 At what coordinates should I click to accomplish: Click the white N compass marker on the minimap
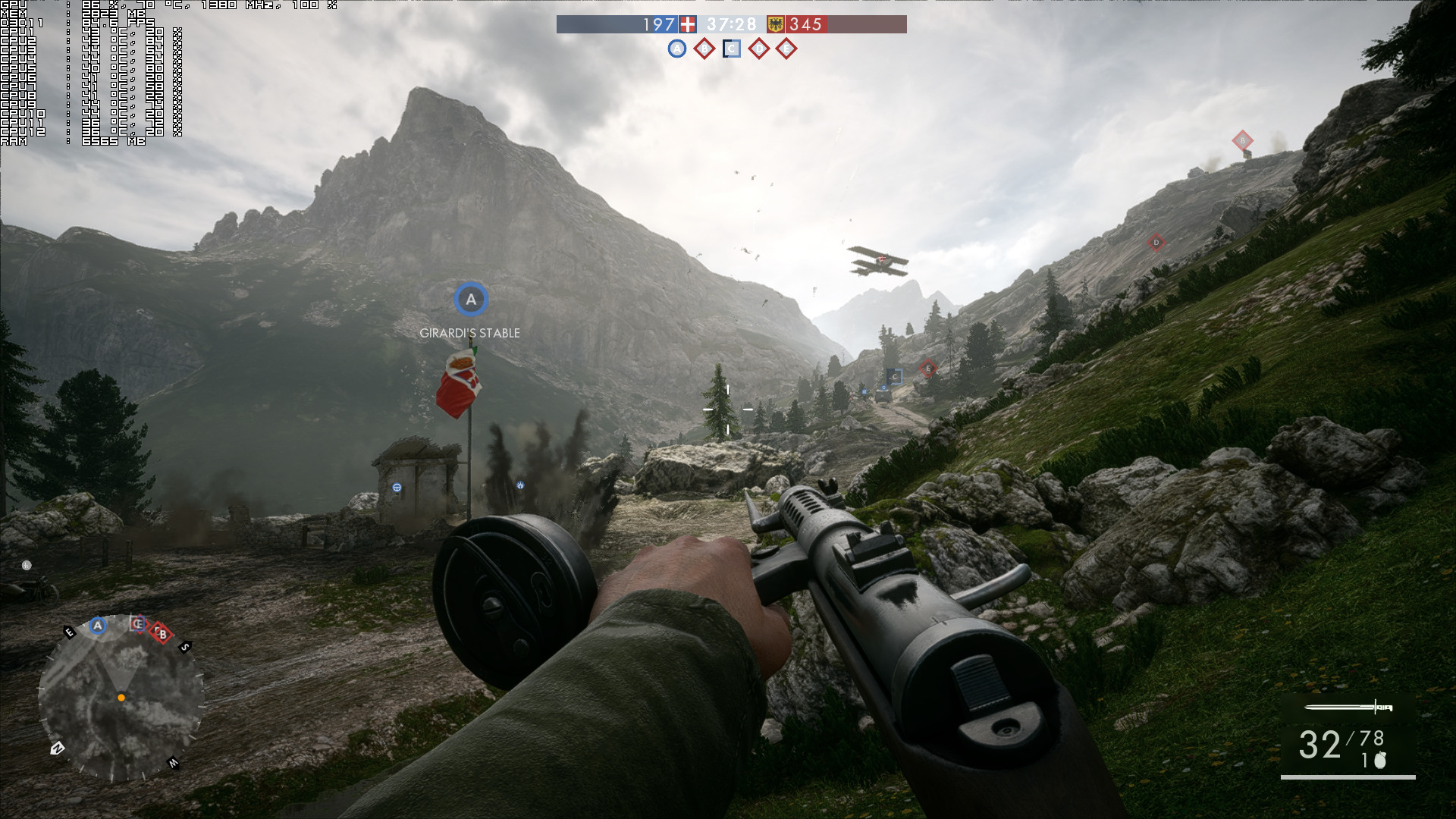pyautogui.click(x=57, y=748)
